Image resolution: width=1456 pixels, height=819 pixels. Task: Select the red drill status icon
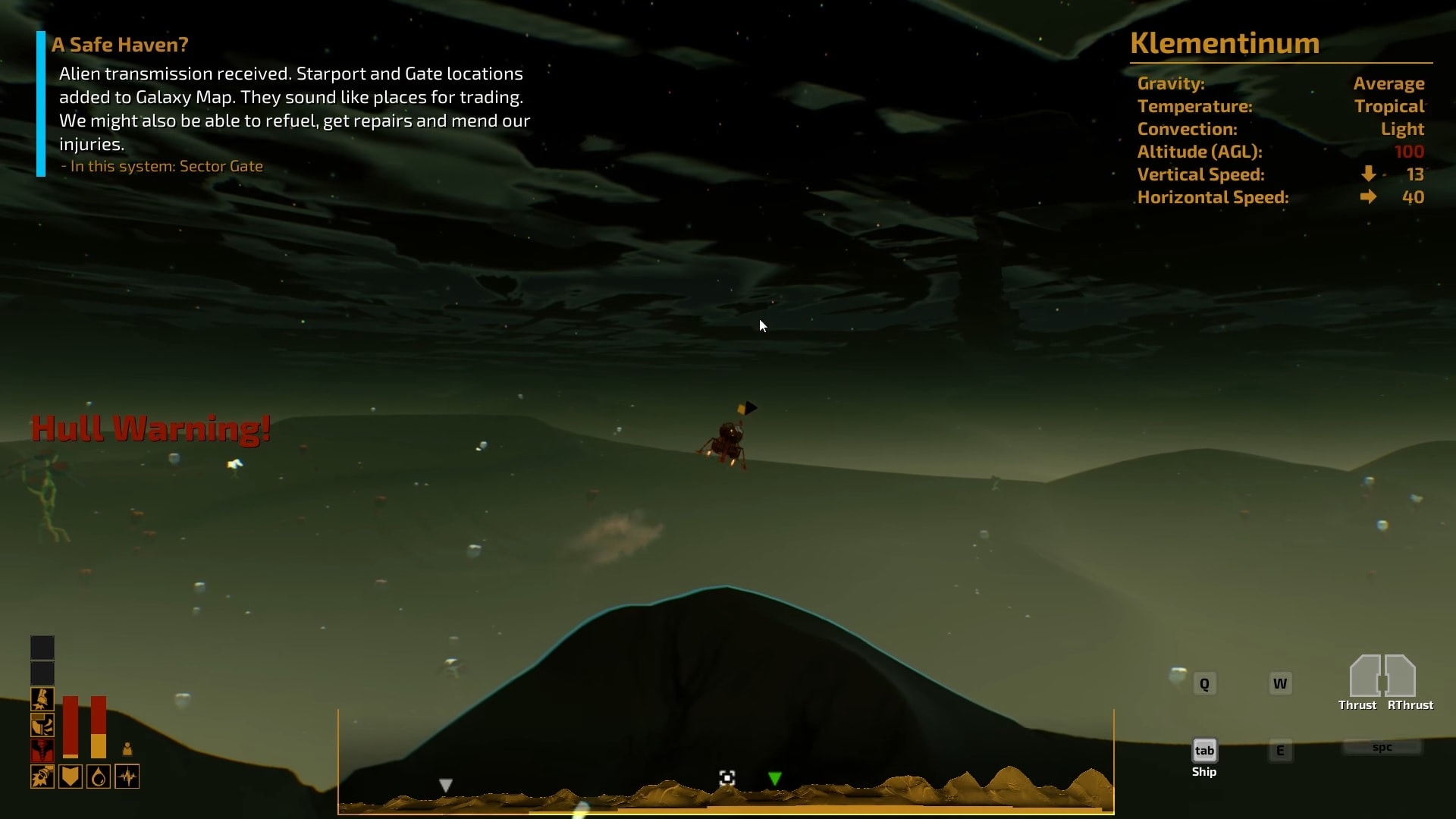[42, 751]
